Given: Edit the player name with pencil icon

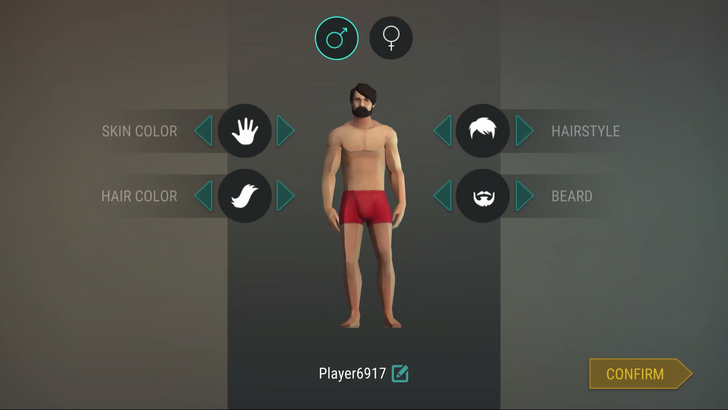Looking at the screenshot, I should 400,374.
